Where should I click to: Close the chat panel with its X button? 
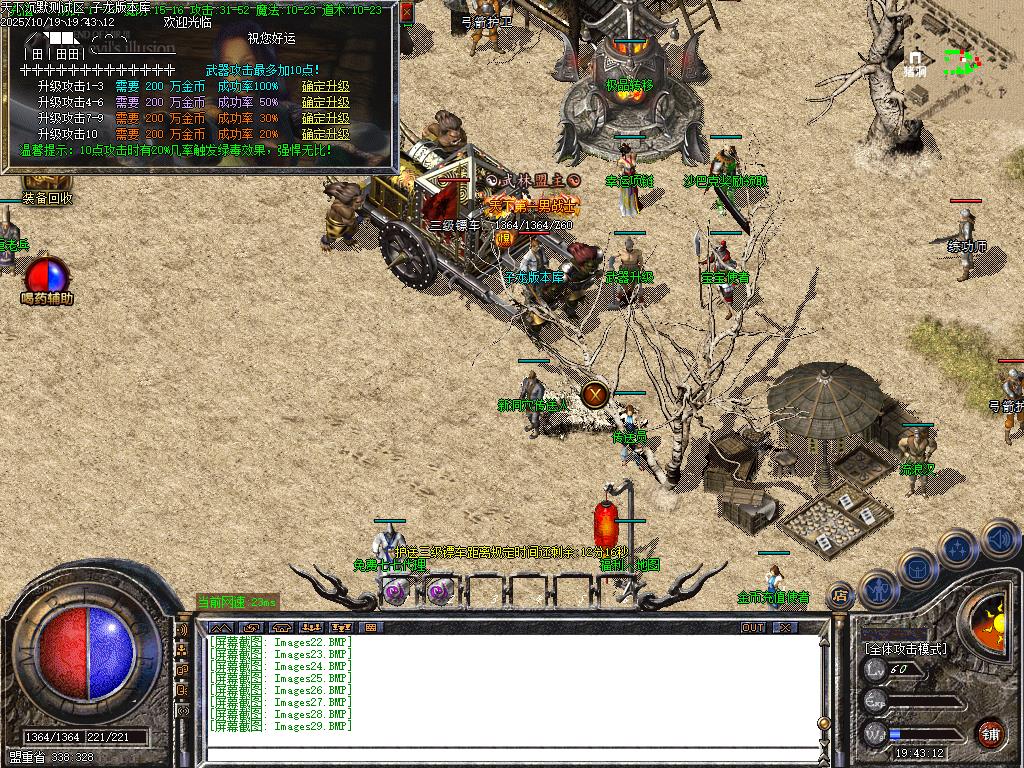click(x=786, y=627)
